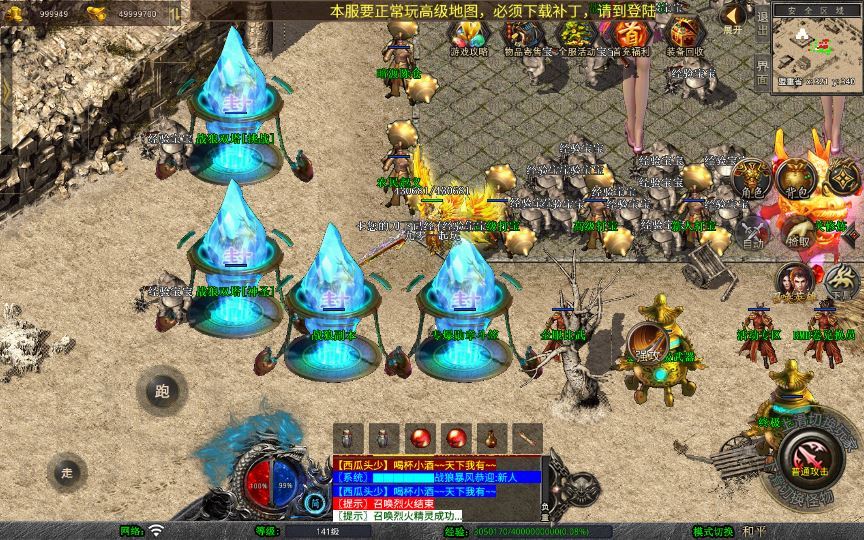Open the 角色 character panel
Viewport: 864px width, 540px height.
[x=751, y=179]
